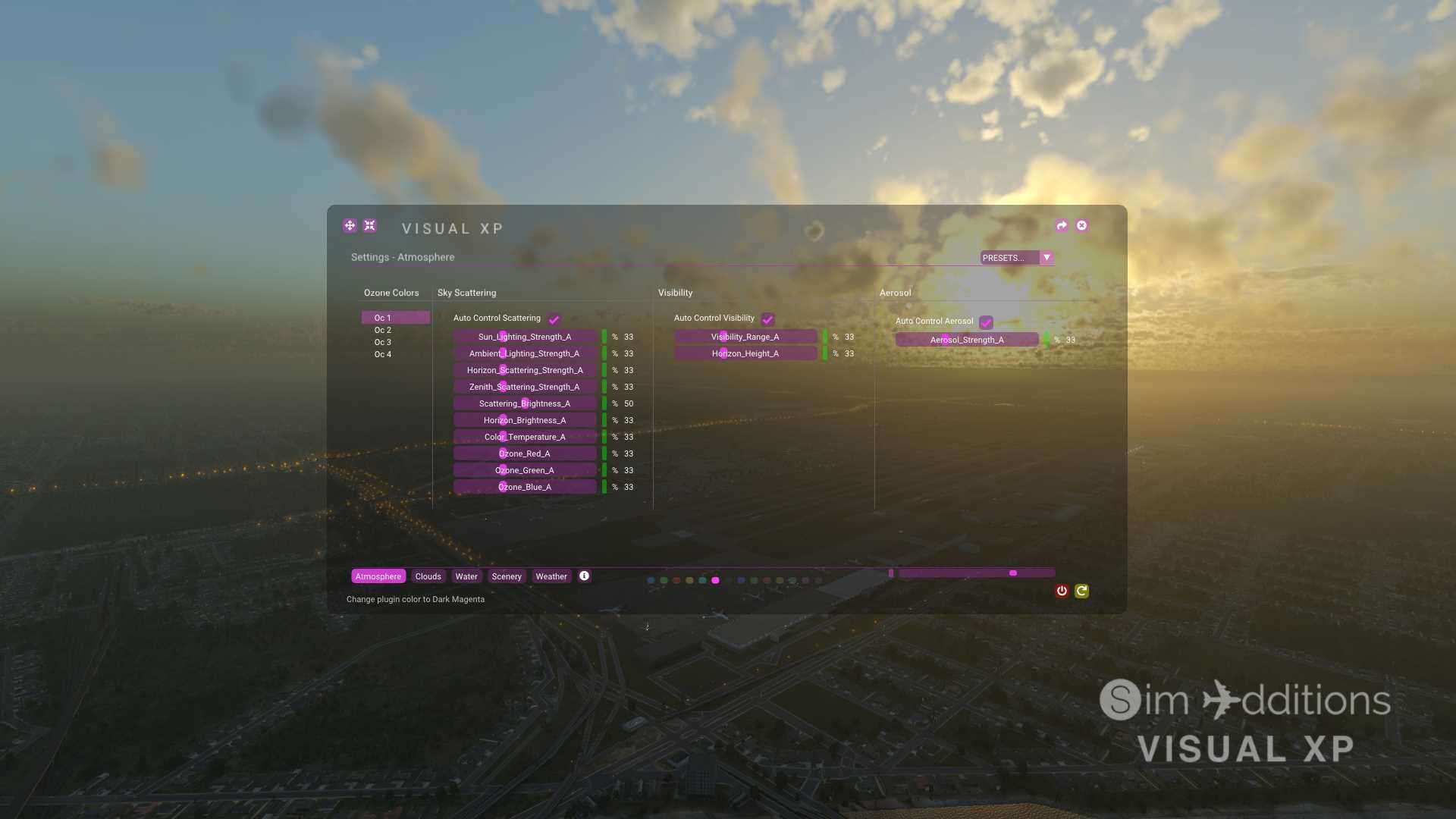Select Oc 4 in Ozone Colors list
Viewport: 1456px width, 819px height.
click(384, 354)
